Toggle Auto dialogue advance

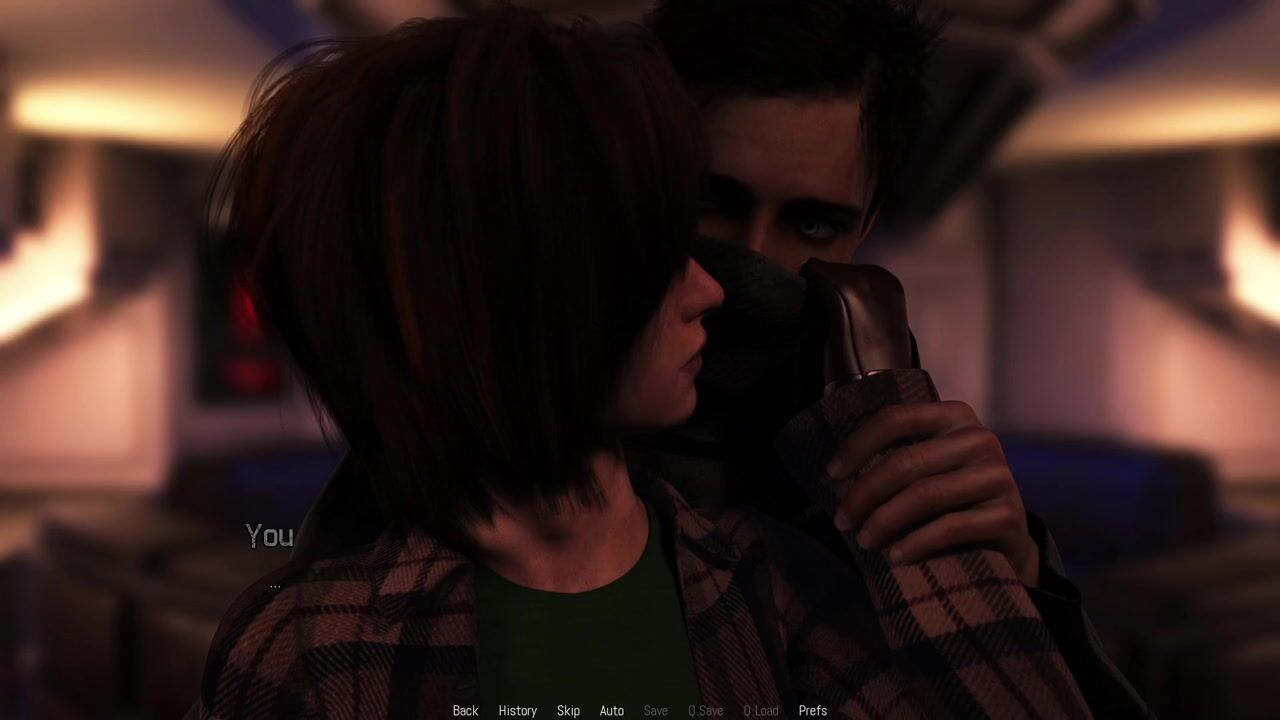coord(611,711)
